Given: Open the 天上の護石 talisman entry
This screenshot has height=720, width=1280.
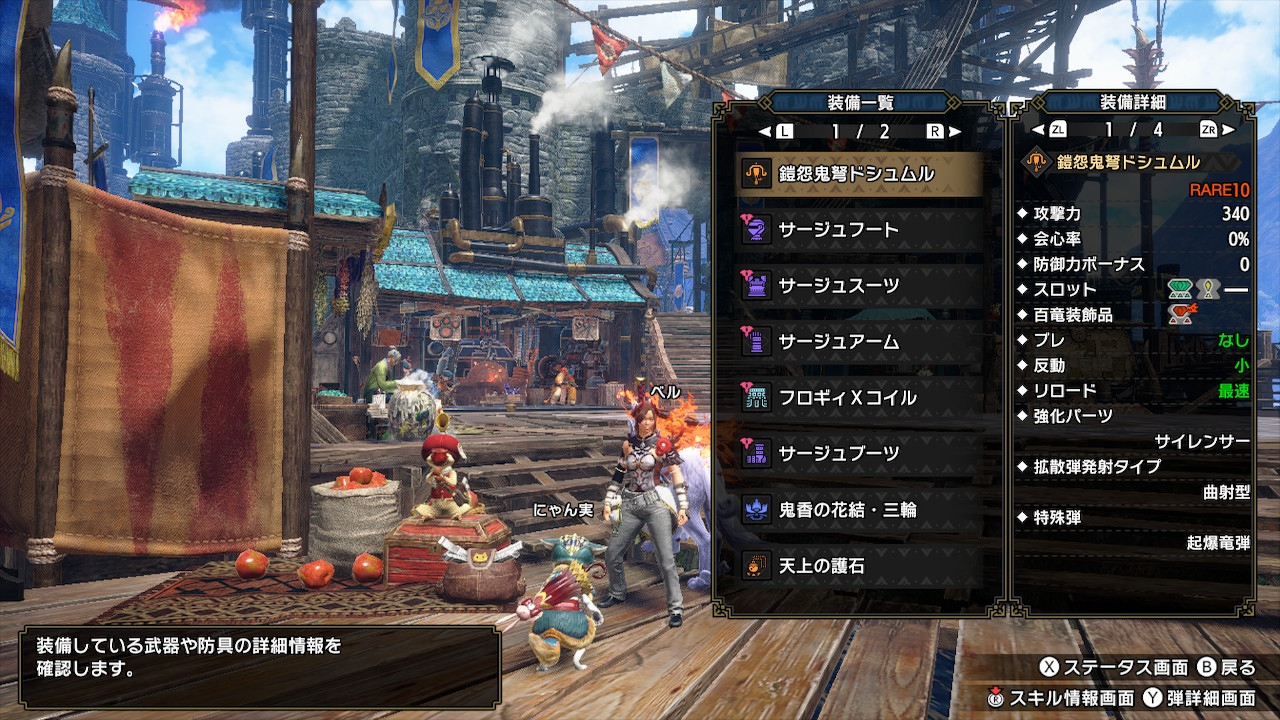Looking at the screenshot, I should [x=858, y=566].
